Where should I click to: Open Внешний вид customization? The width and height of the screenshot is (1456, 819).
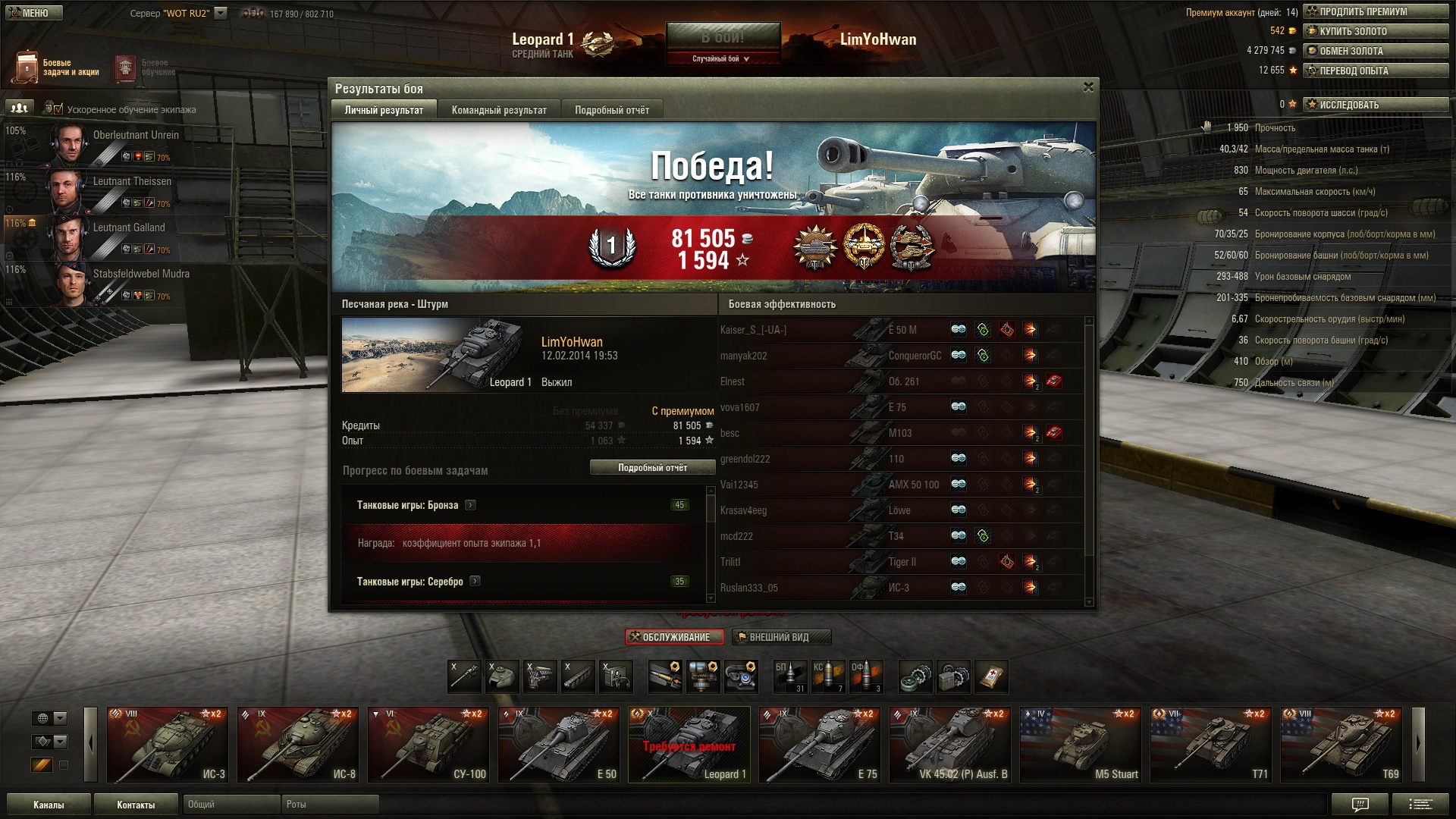click(780, 637)
